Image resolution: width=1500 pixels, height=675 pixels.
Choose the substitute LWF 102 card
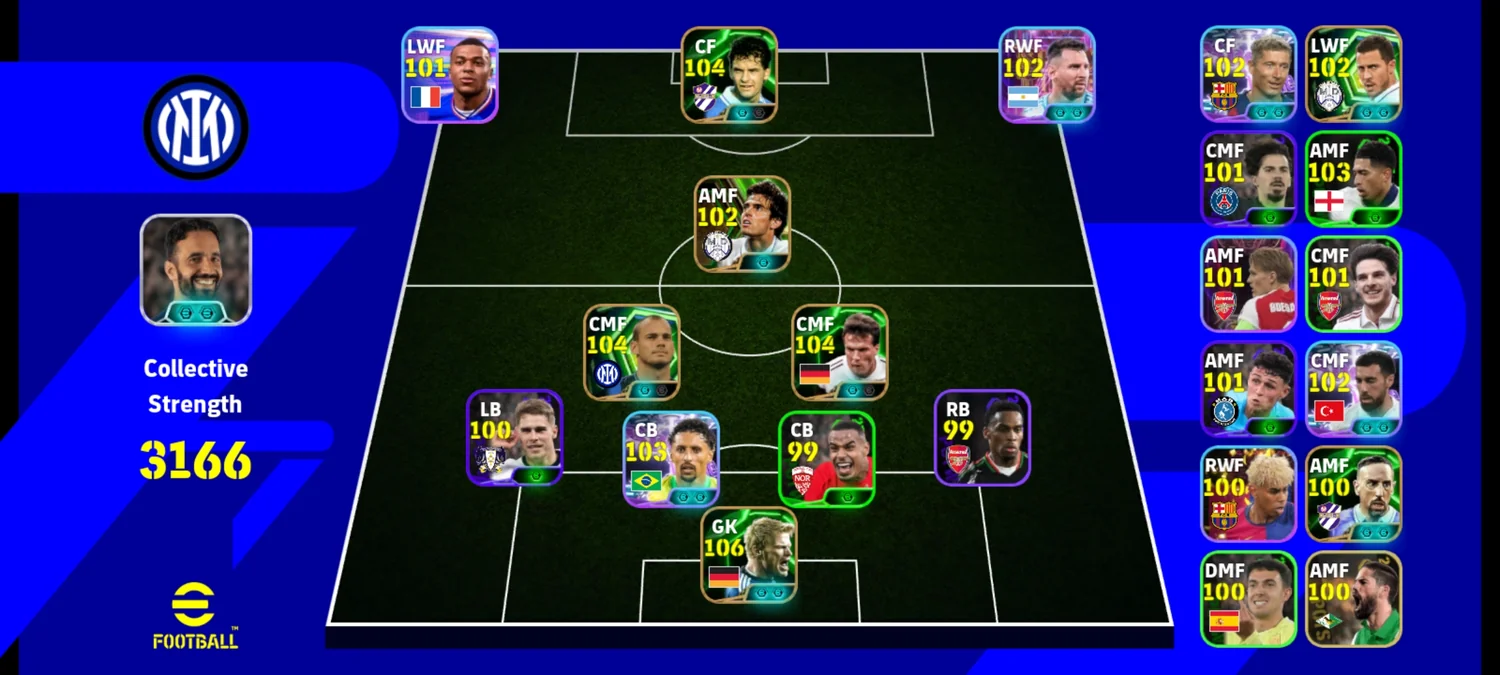click(x=1353, y=74)
